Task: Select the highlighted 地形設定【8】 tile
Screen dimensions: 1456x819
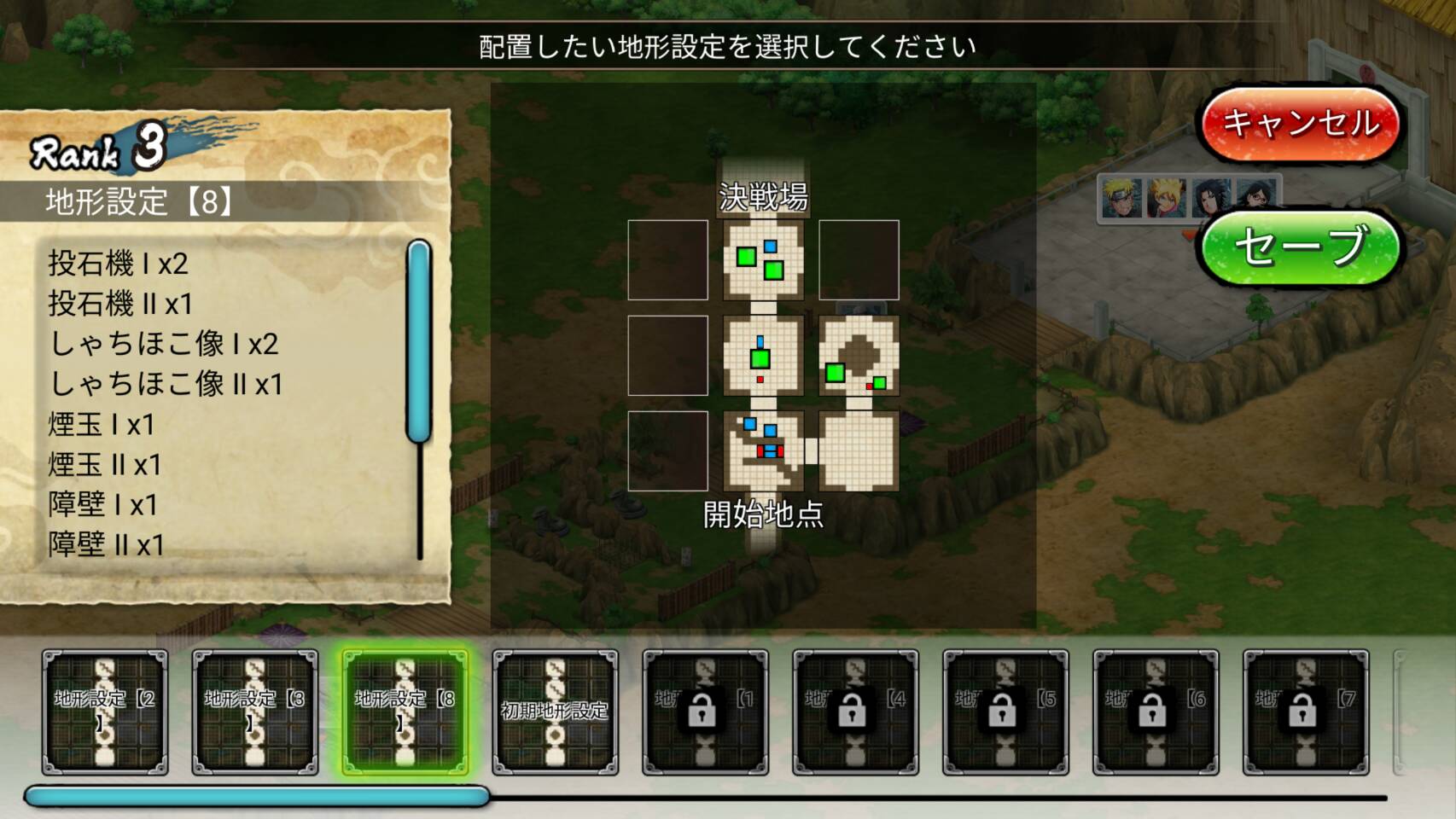Action: pos(405,712)
